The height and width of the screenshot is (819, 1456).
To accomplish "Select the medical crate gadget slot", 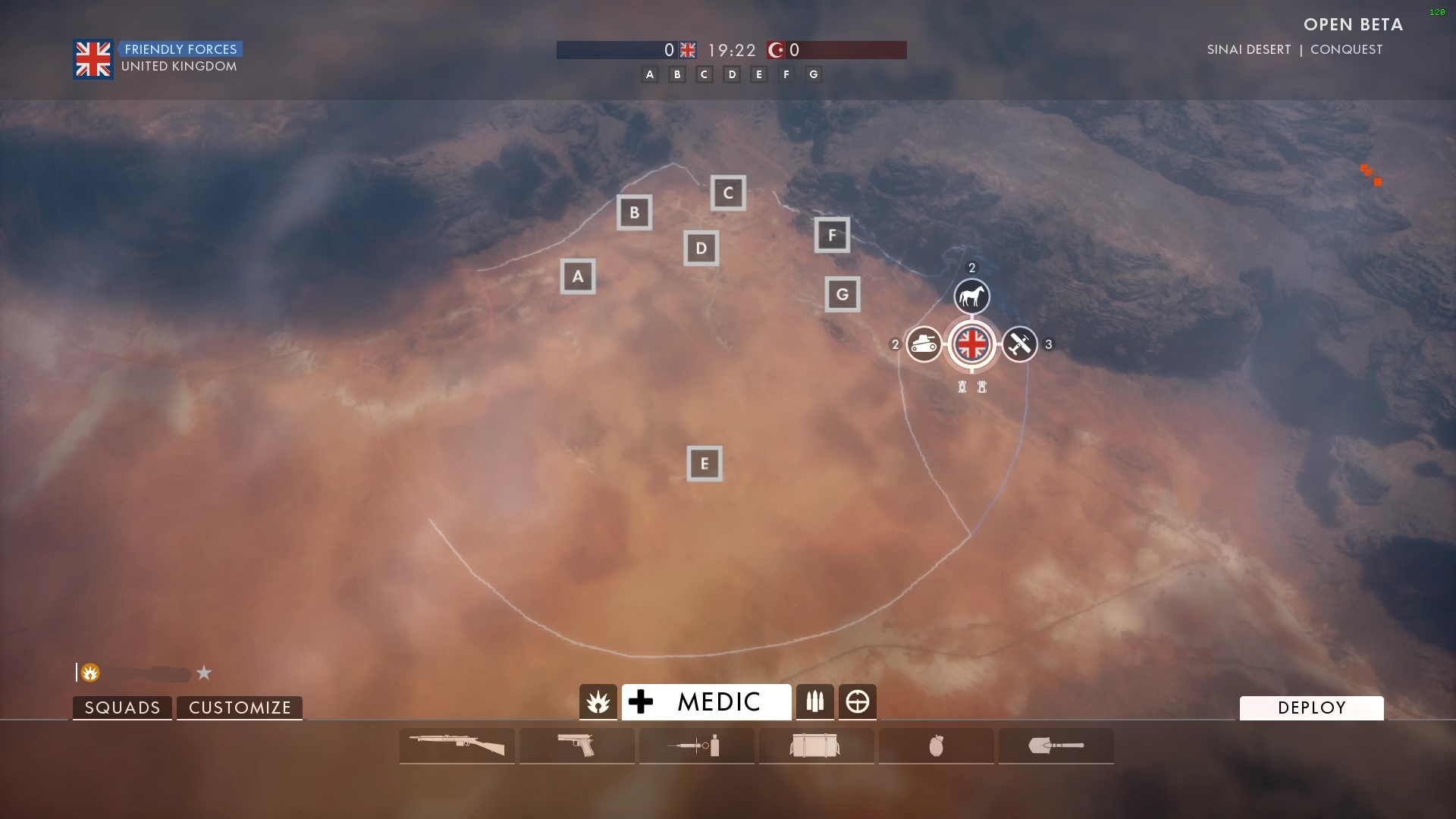I will click(x=816, y=745).
